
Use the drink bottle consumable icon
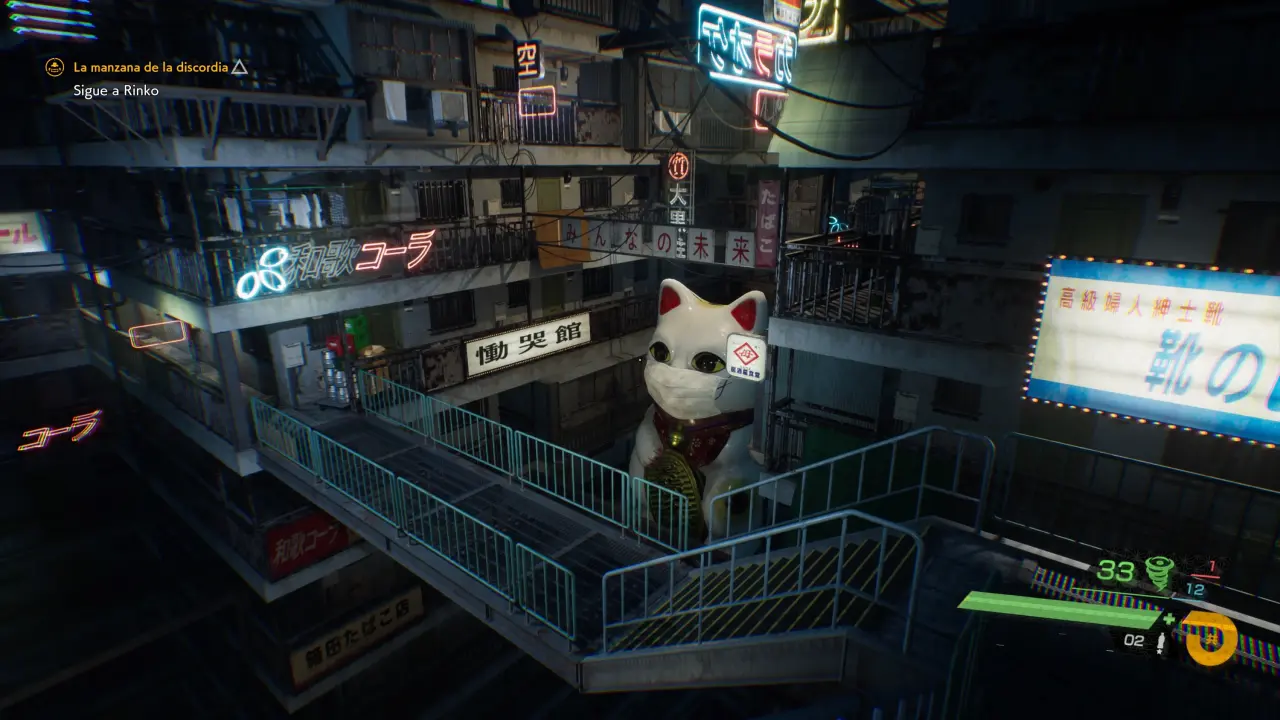(1160, 642)
